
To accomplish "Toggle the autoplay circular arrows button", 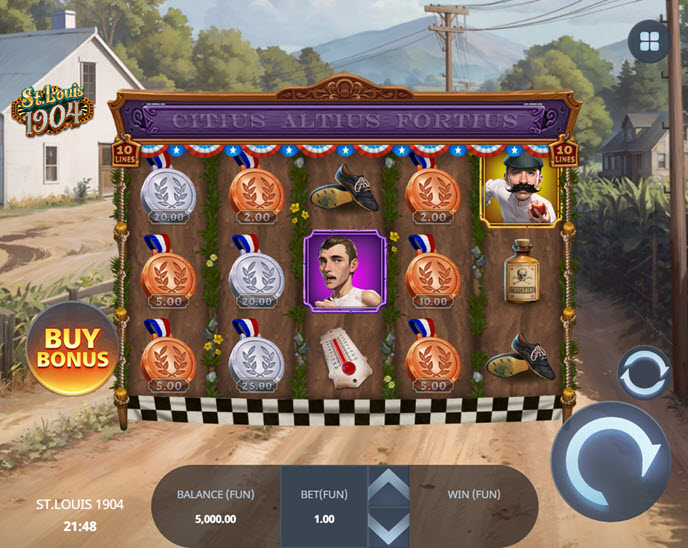I will (642, 372).
